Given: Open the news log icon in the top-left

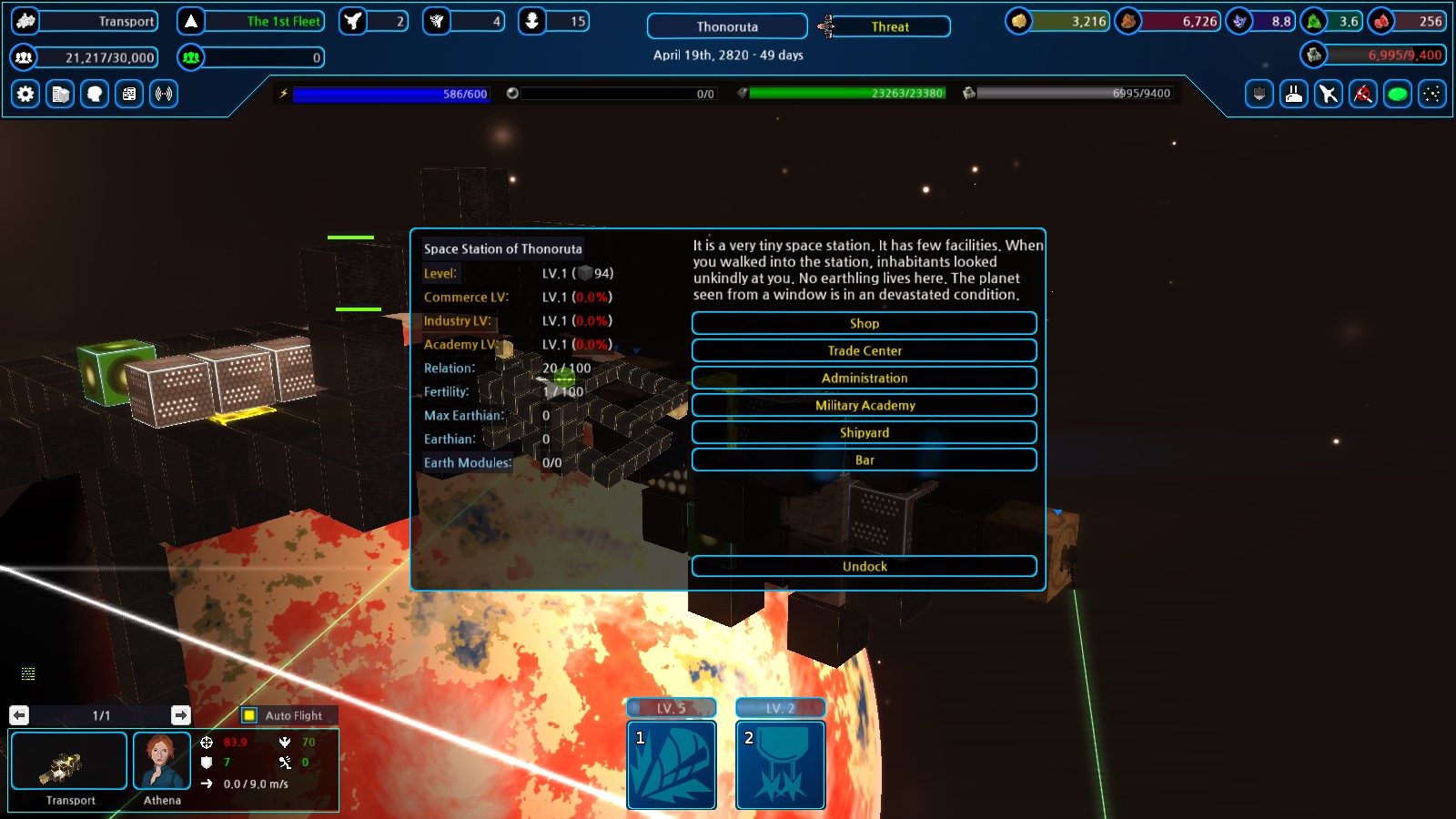Looking at the screenshot, I should point(128,94).
